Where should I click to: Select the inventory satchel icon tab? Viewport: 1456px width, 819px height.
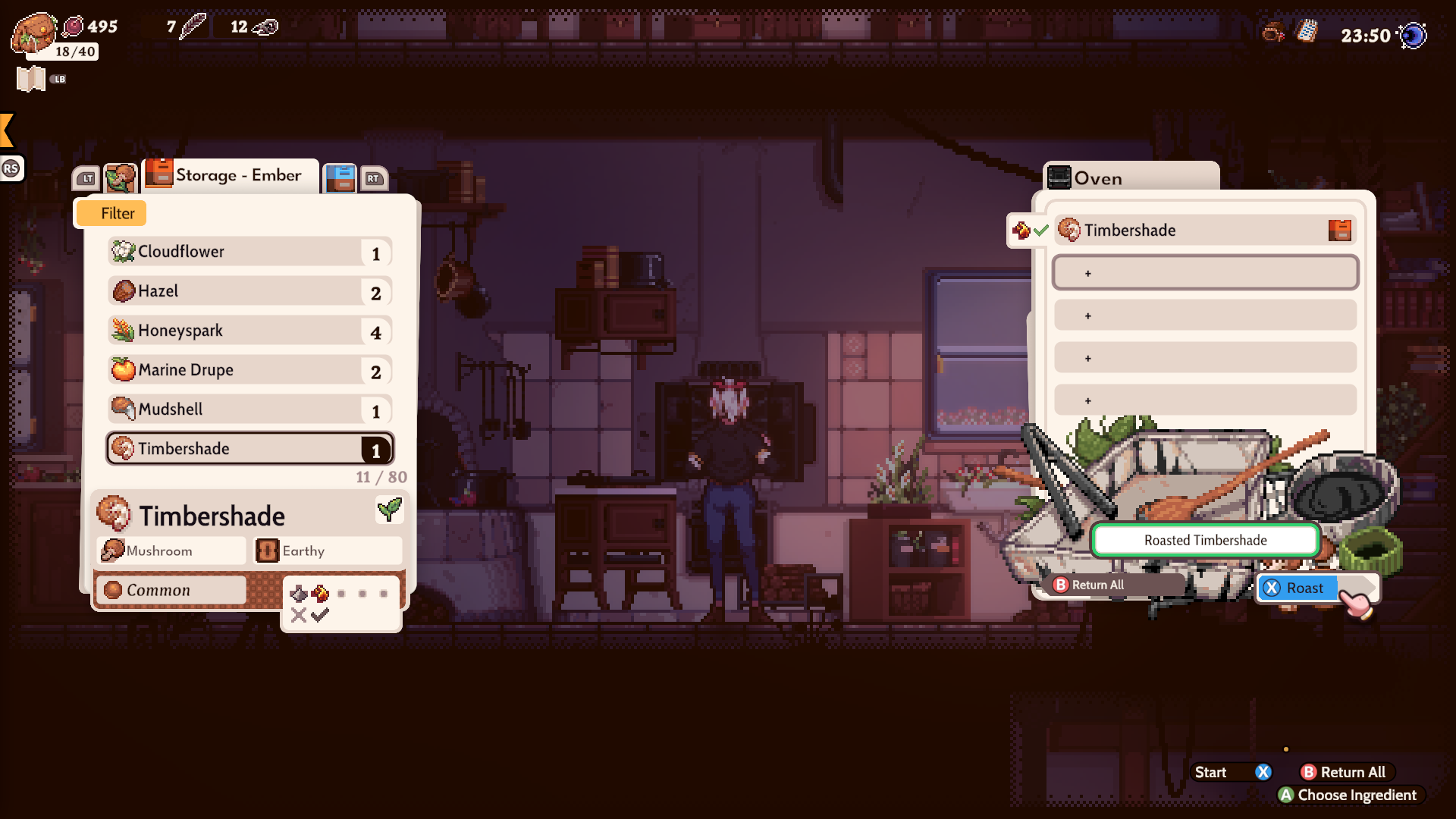click(x=121, y=178)
